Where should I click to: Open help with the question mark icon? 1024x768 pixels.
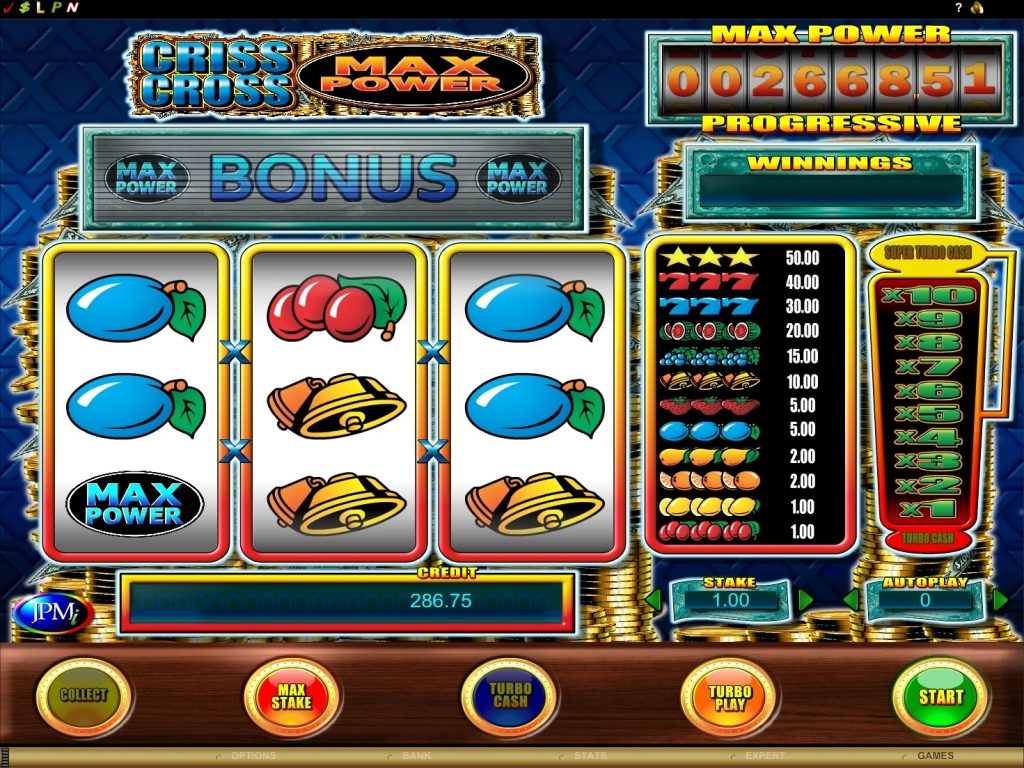(959, 7)
